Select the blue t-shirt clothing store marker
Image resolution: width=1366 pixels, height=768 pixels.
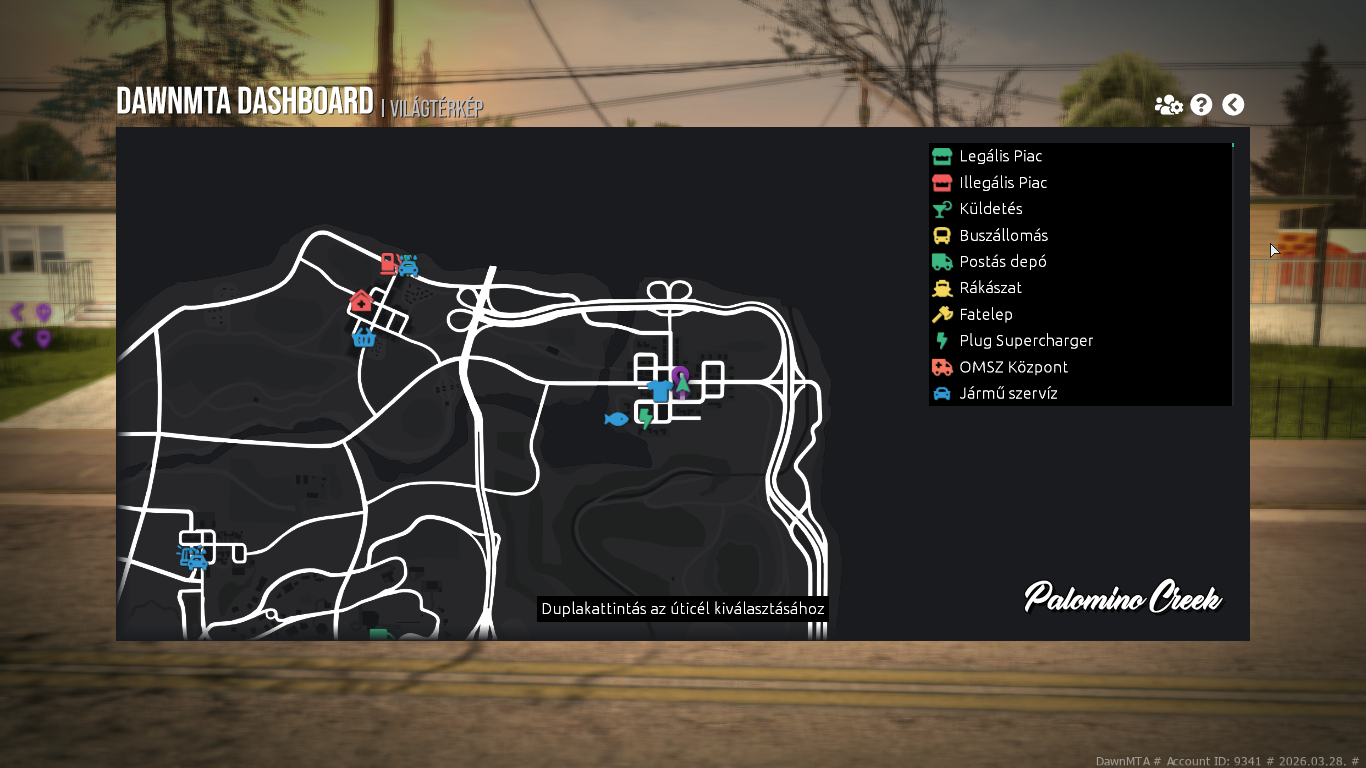(x=658, y=391)
